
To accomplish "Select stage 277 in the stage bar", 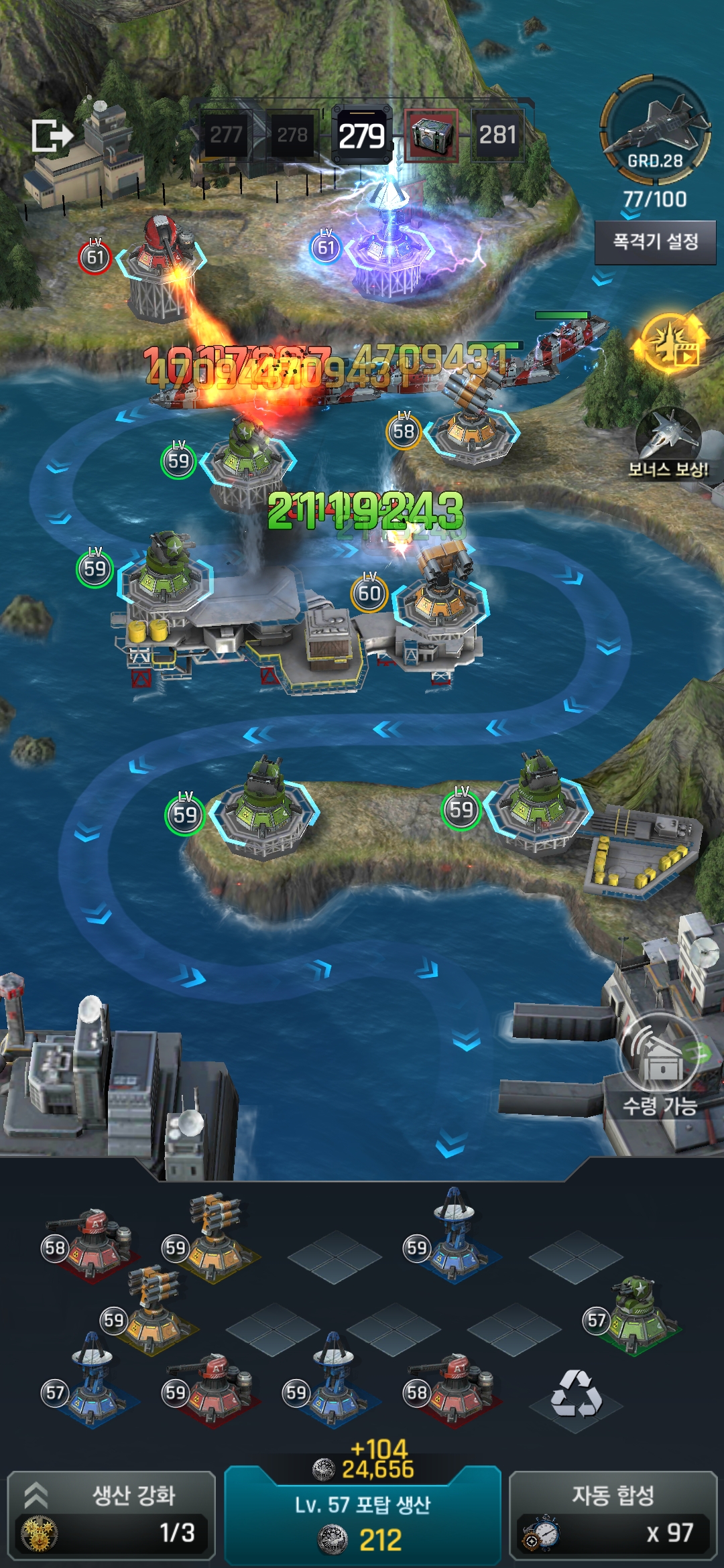I will [226, 135].
